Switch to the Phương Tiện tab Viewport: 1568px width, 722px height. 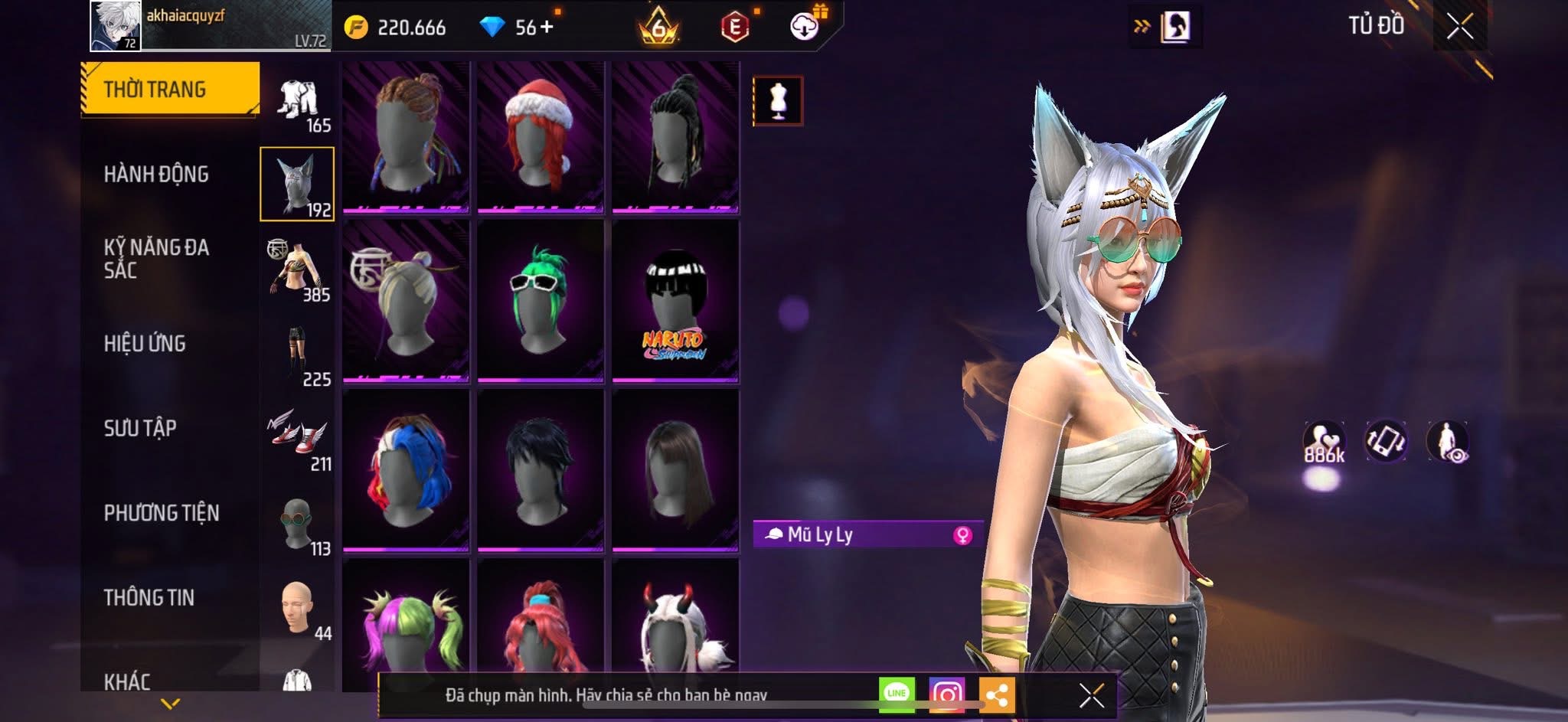pyautogui.click(x=162, y=513)
